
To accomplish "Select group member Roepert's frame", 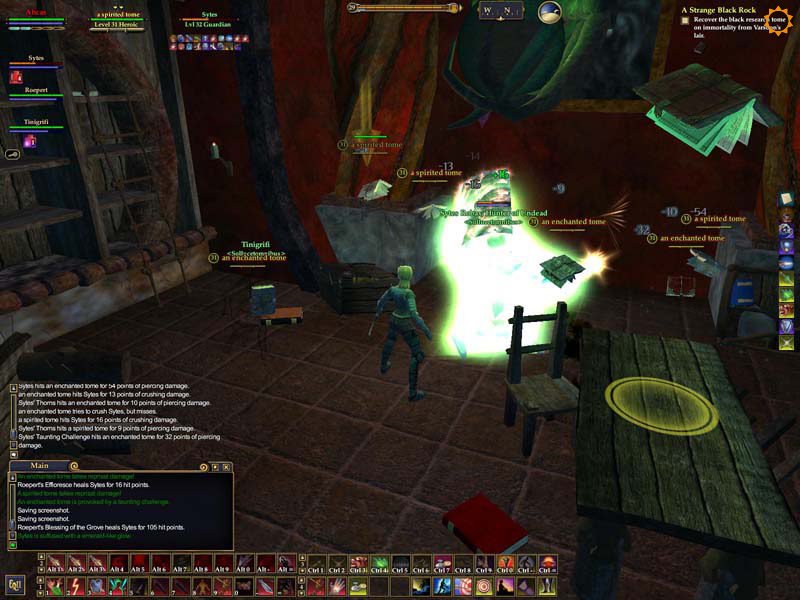I will click(x=36, y=93).
